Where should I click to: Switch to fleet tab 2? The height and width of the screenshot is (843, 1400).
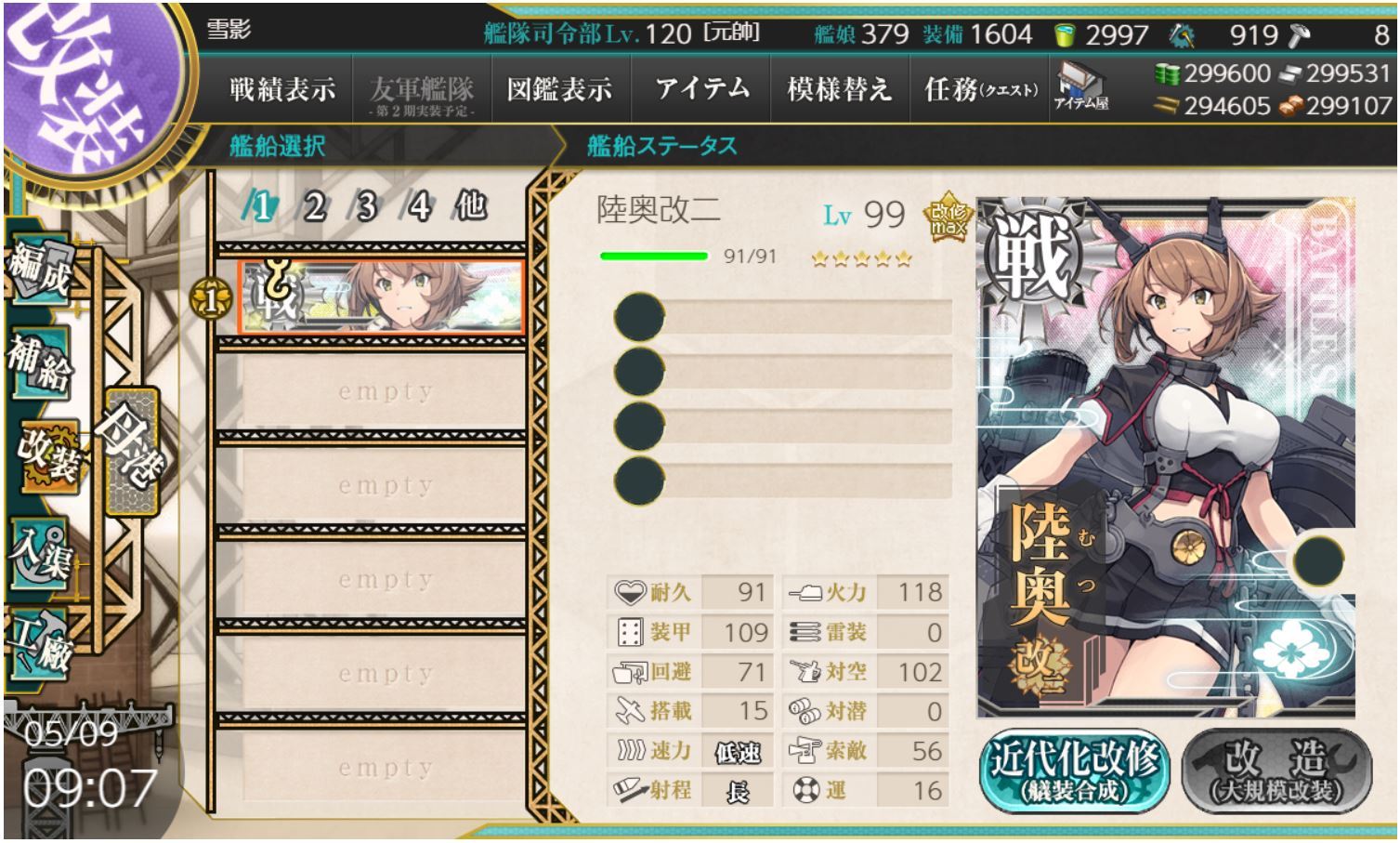(315, 206)
